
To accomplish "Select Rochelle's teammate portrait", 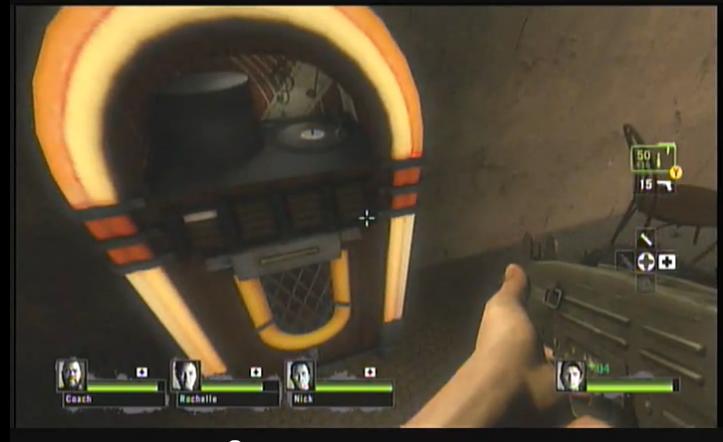I will click(186, 375).
